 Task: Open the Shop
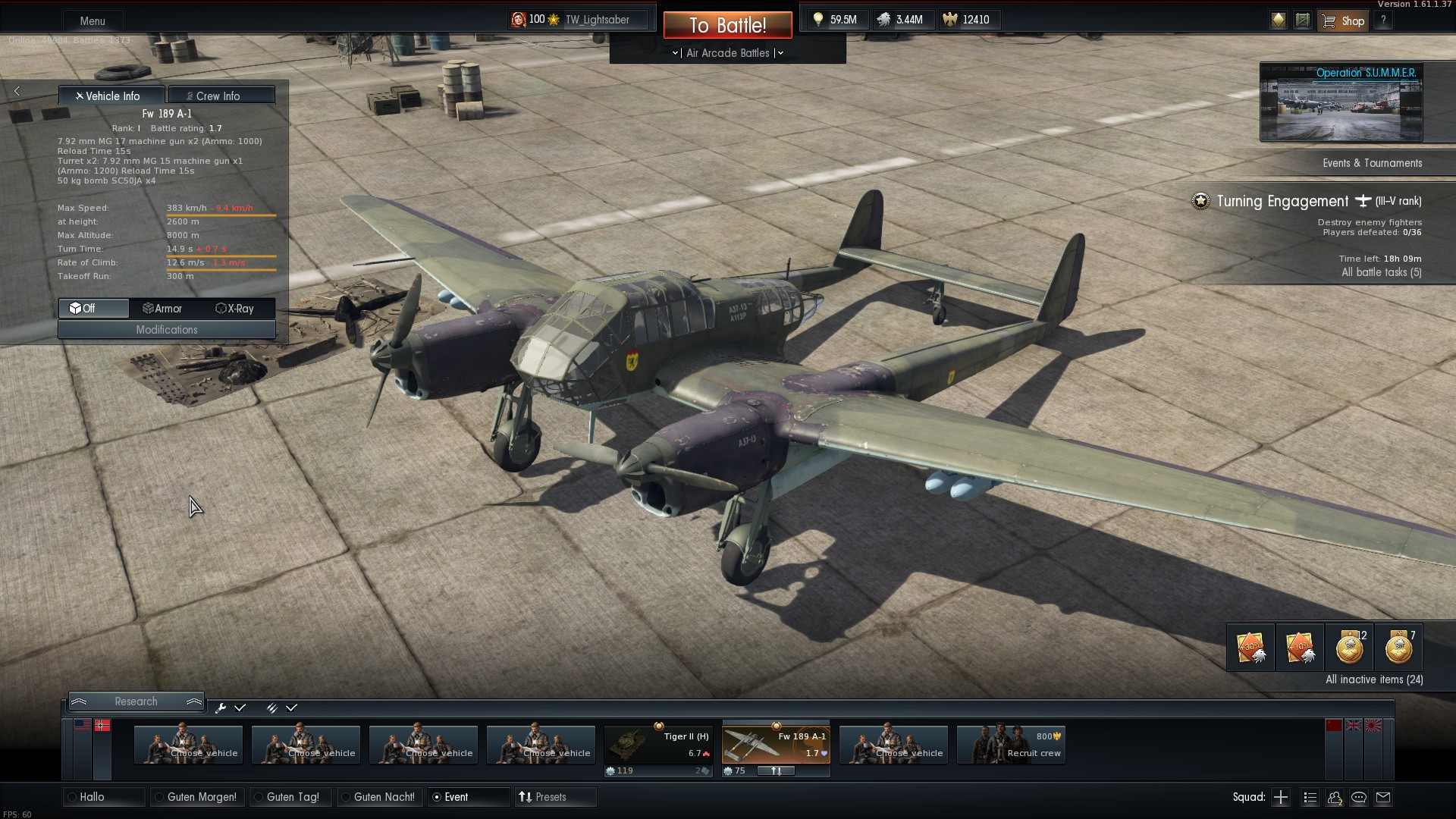click(x=1344, y=21)
